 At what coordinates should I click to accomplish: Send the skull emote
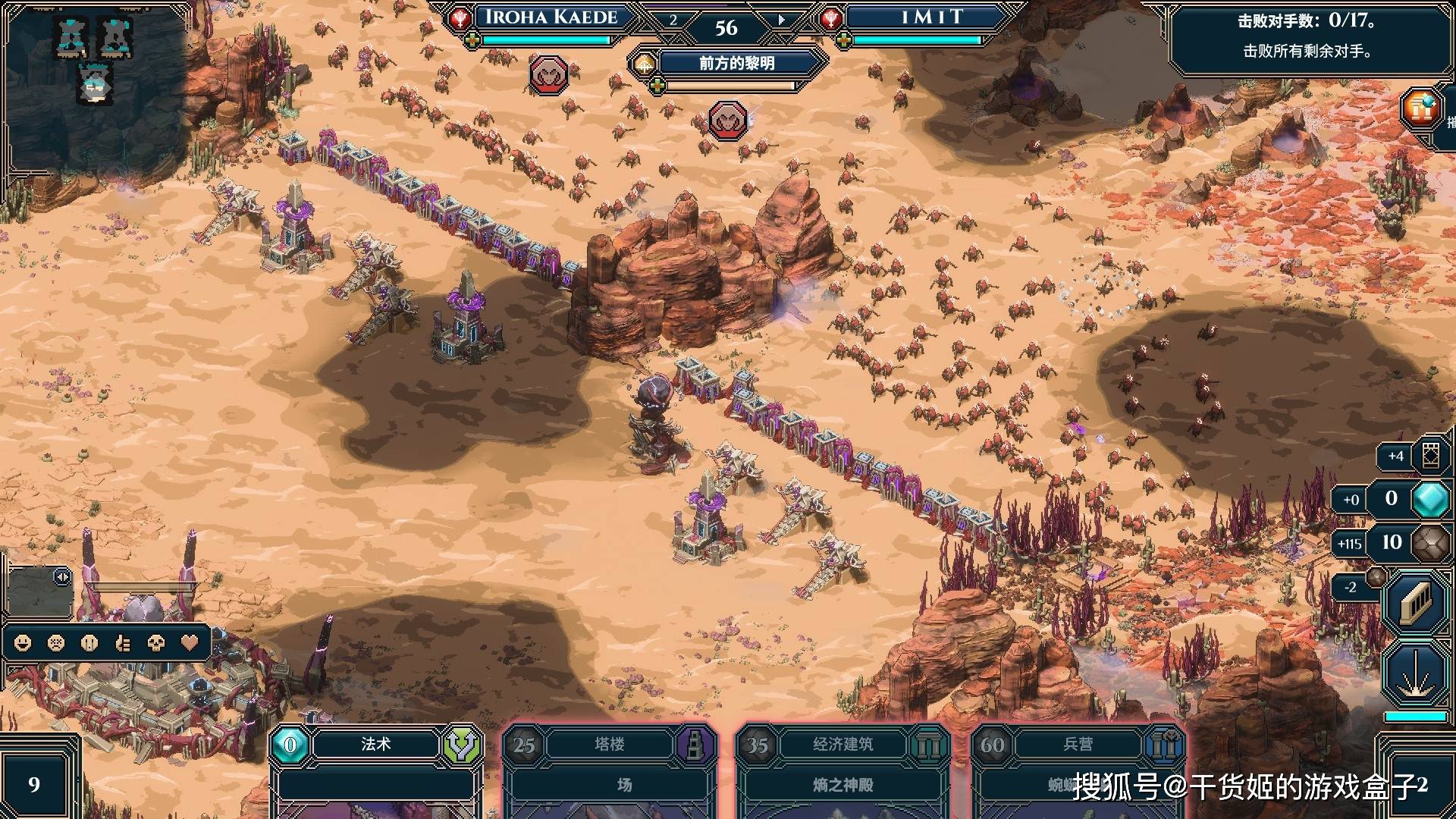(x=156, y=643)
